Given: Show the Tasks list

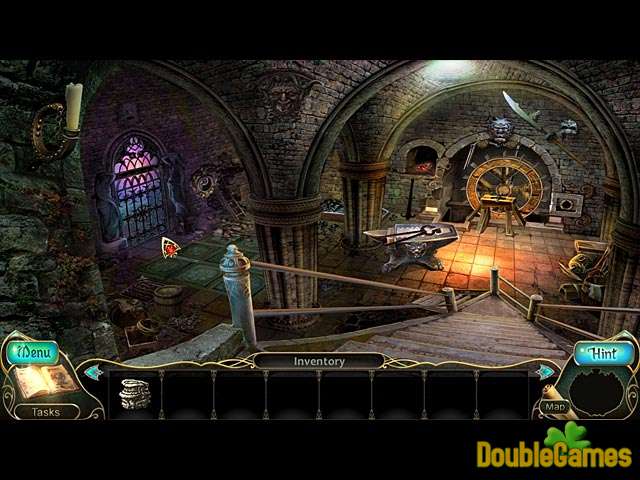Looking at the screenshot, I should [46, 411].
